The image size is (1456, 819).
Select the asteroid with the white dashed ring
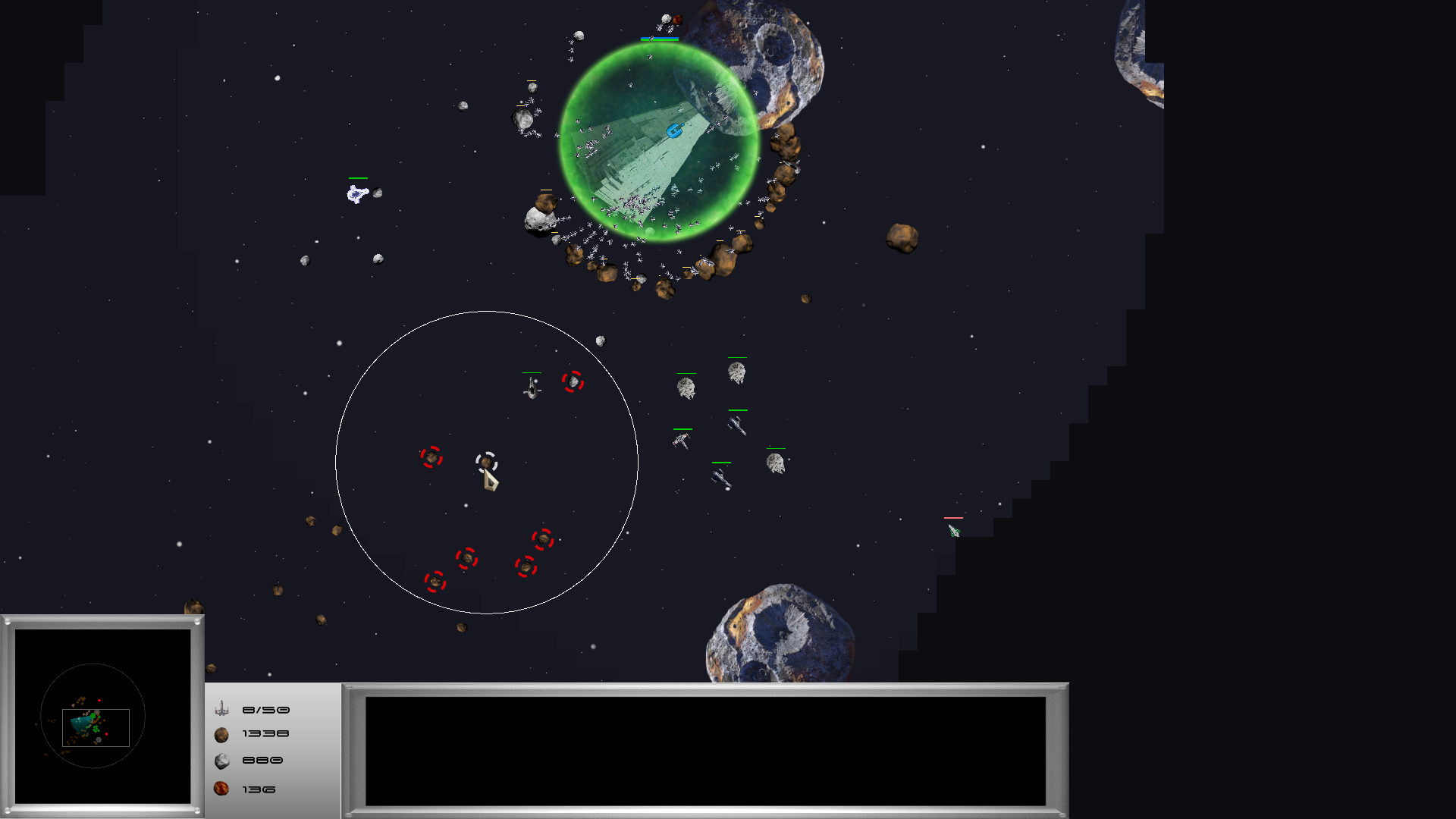point(486,462)
